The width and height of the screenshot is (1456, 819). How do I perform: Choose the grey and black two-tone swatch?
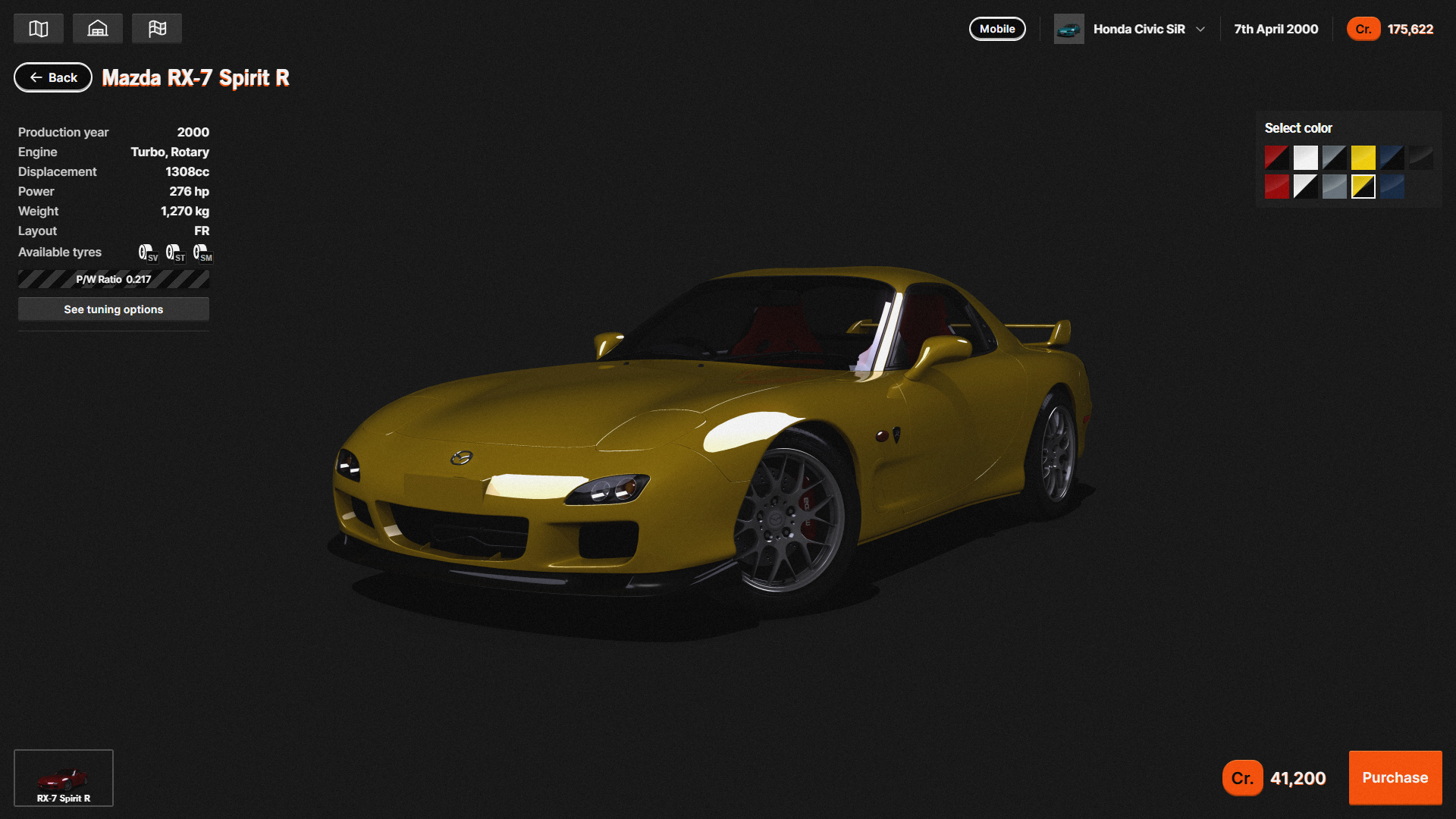coord(1335,158)
